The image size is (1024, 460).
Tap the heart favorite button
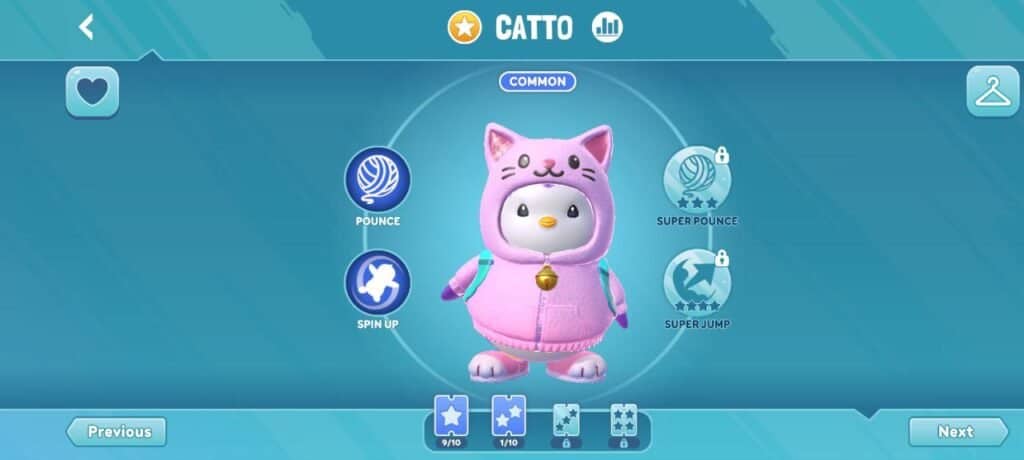(x=92, y=92)
